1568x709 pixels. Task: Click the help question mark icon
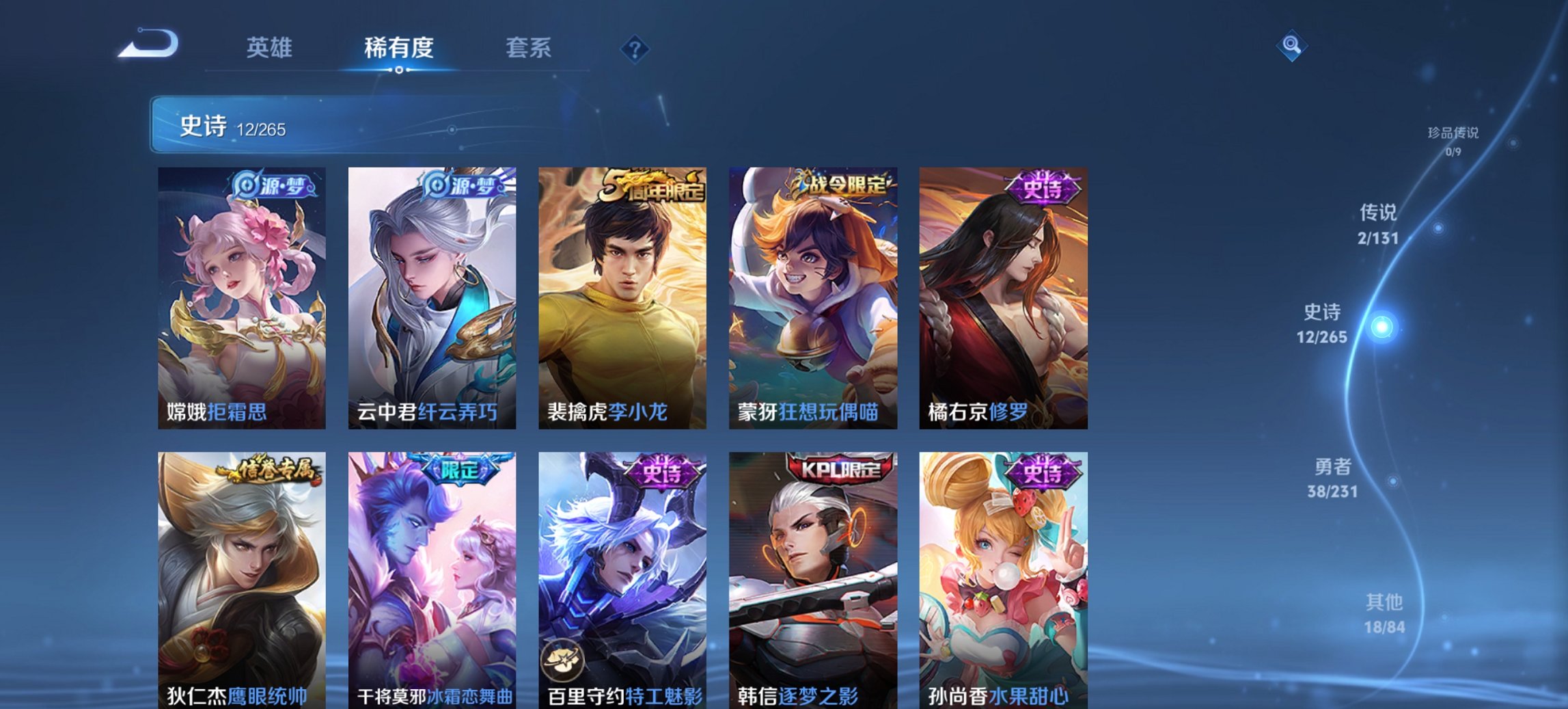point(635,48)
